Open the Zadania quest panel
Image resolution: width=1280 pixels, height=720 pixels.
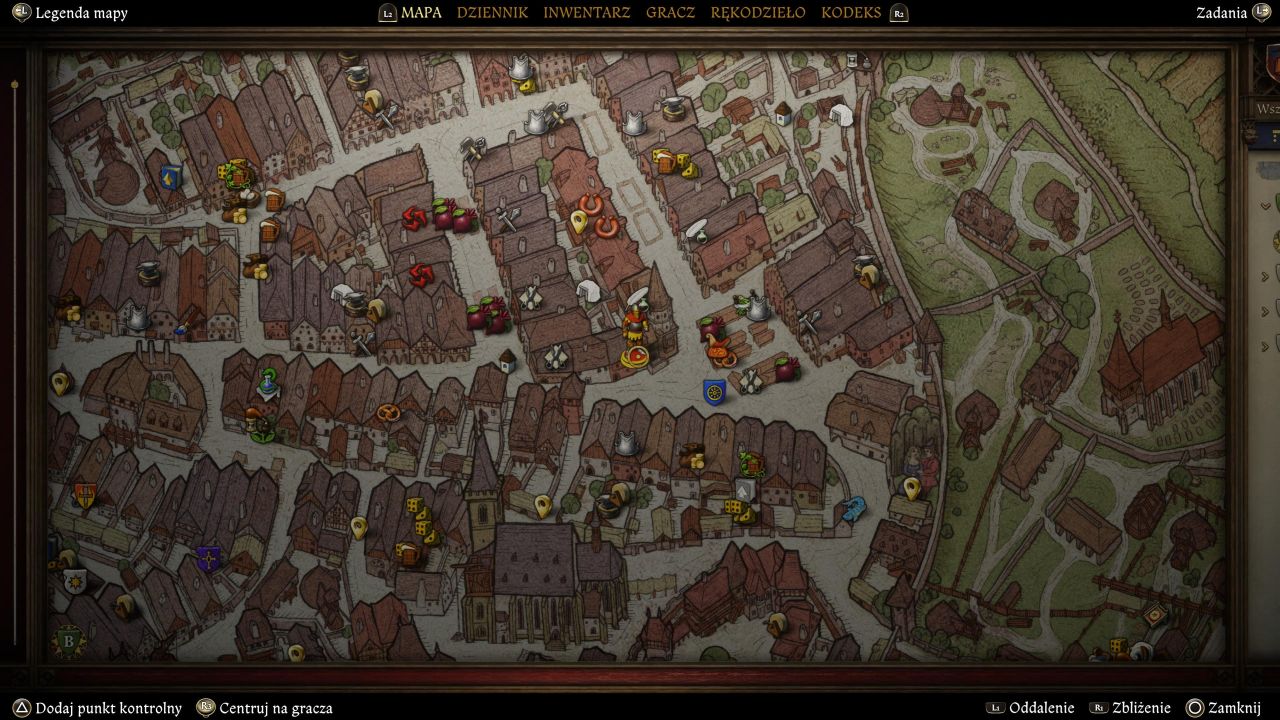pyautogui.click(x=1221, y=13)
